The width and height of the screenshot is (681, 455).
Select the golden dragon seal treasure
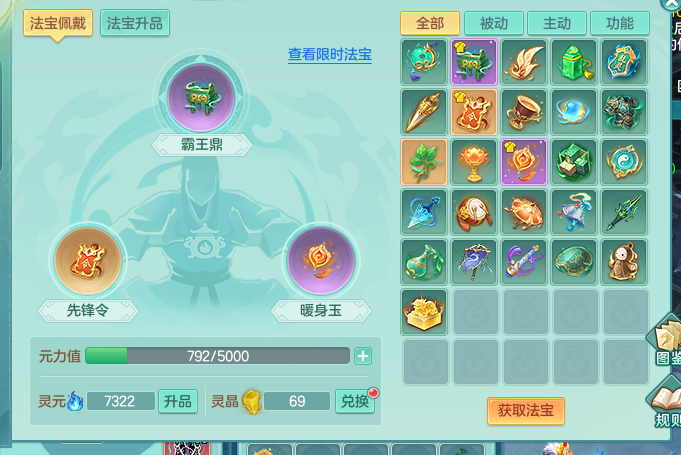(424, 312)
